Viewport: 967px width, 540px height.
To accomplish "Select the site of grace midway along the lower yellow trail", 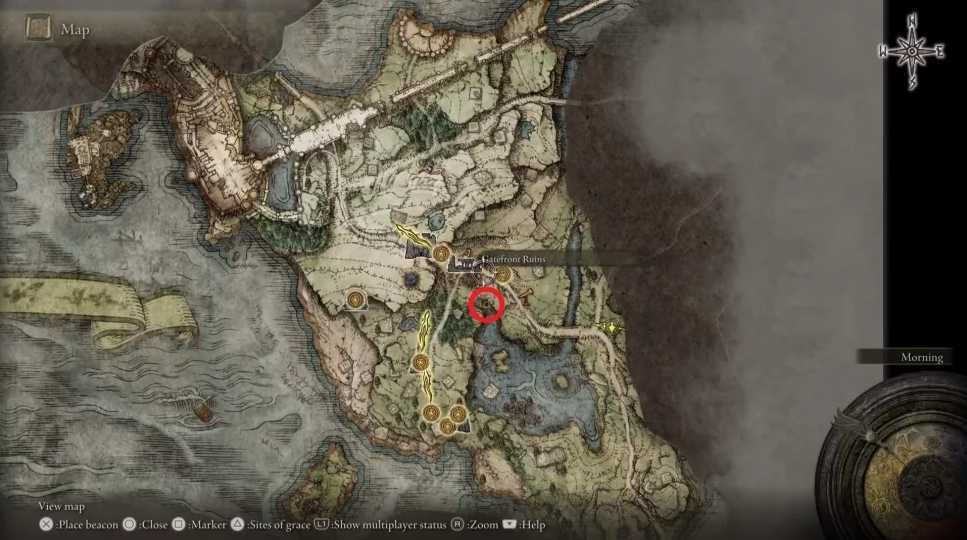I will [422, 362].
